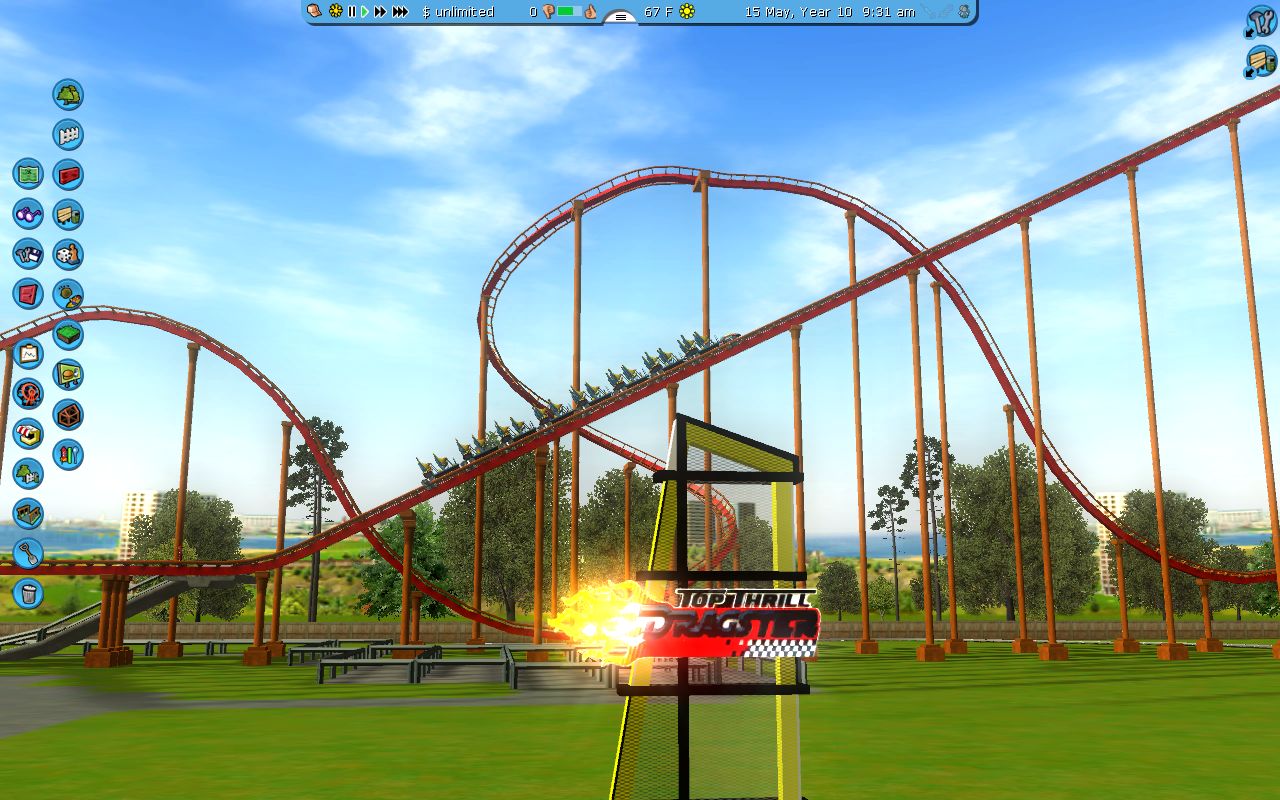Open the tree scenery tool

(x=68, y=95)
